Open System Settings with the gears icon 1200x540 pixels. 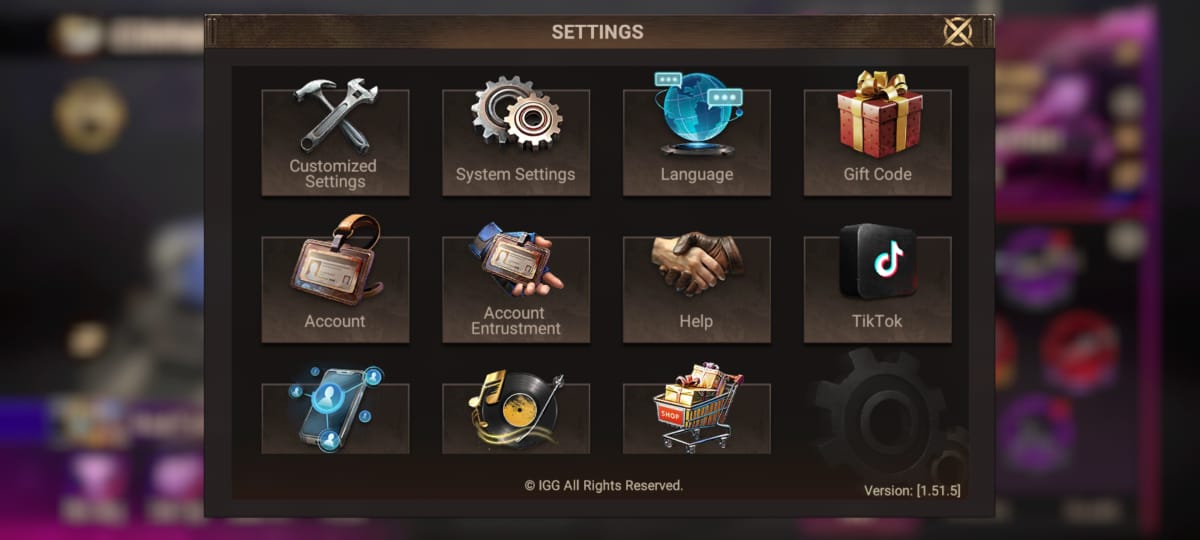(x=516, y=142)
